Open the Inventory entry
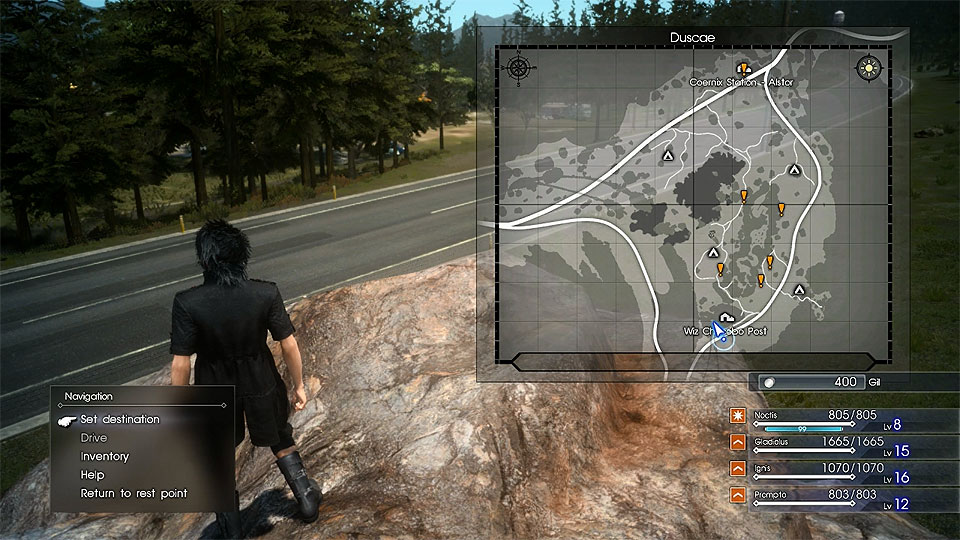Viewport: 960px width, 540px height. (105, 456)
